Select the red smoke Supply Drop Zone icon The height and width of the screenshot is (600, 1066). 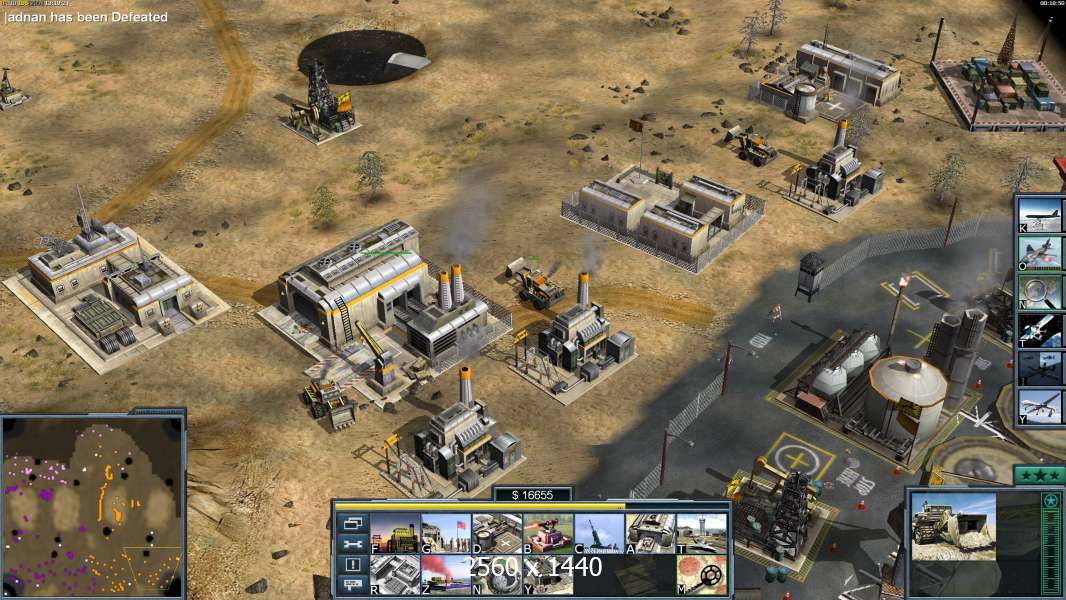coord(446,574)
